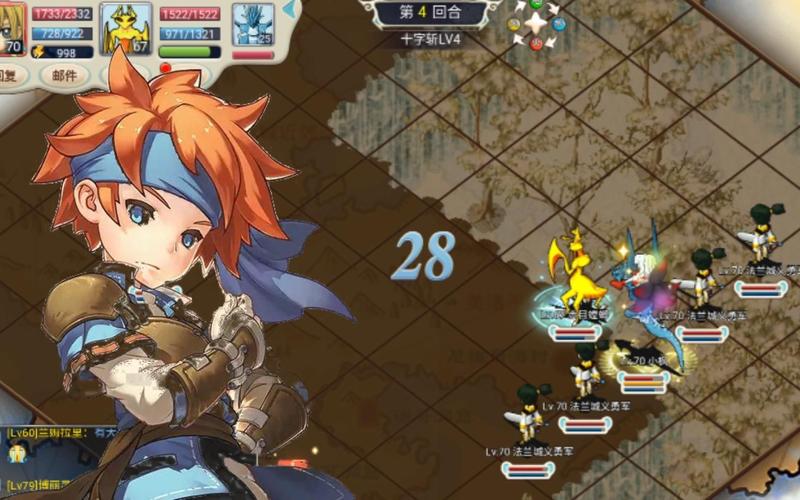Click the blonde player character portrait
800x500 pixels.
point(12,27)
